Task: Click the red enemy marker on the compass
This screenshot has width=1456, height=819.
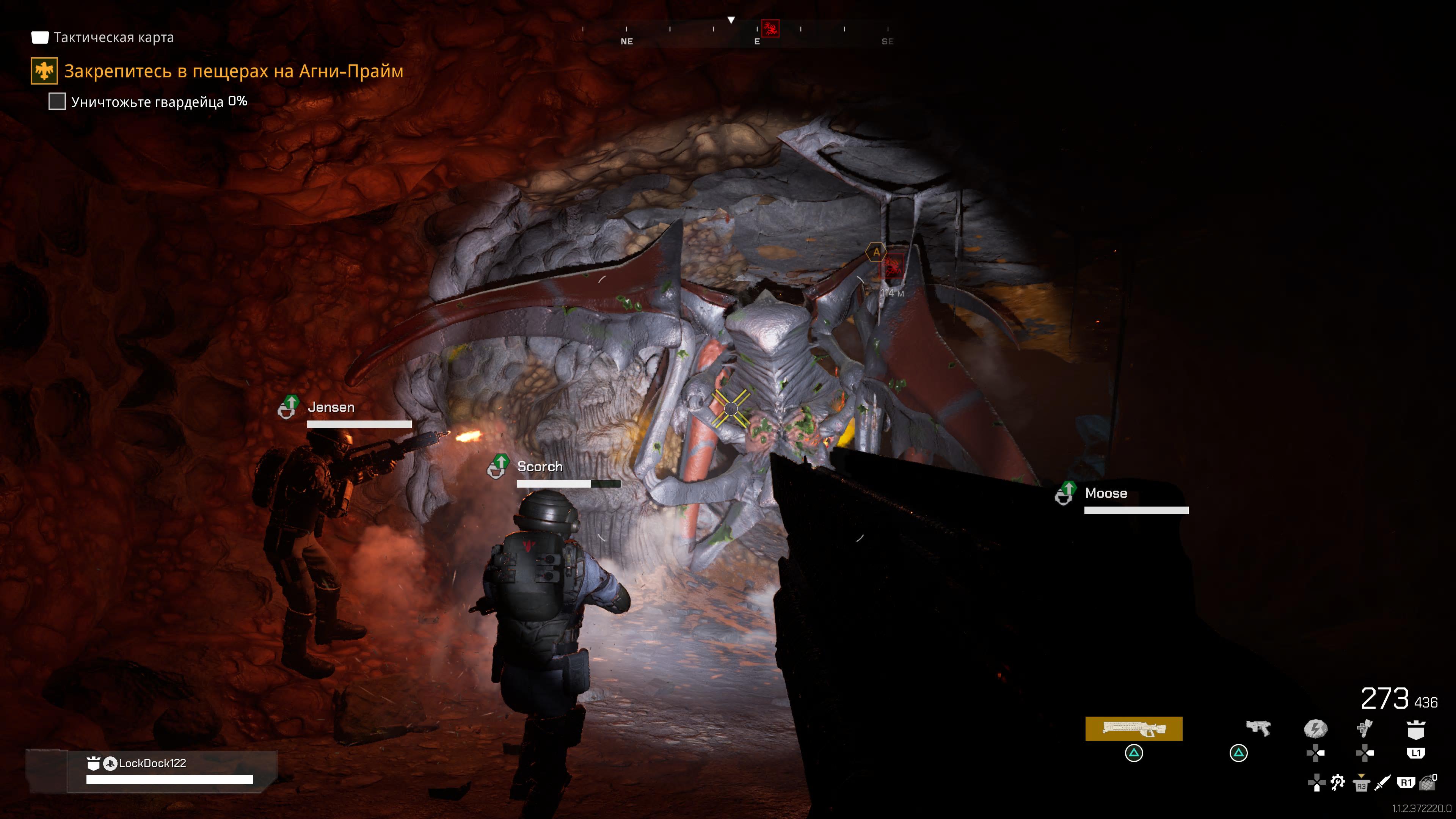Action: pyautogui.click(x=770, y=28)
